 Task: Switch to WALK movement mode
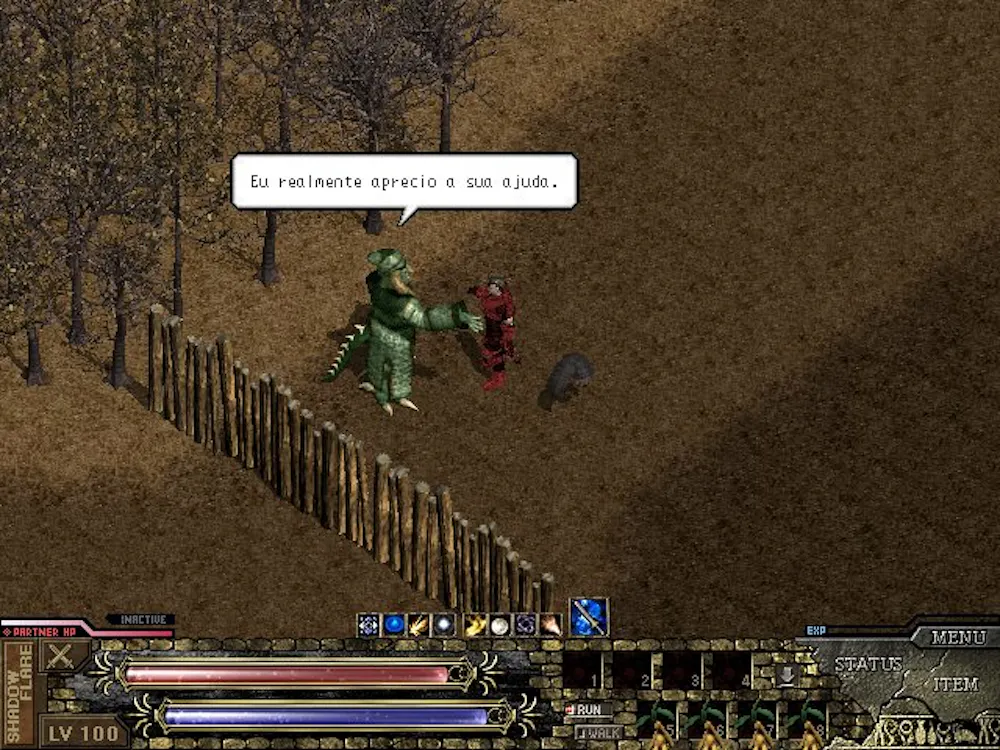click(x=599, y=732)
